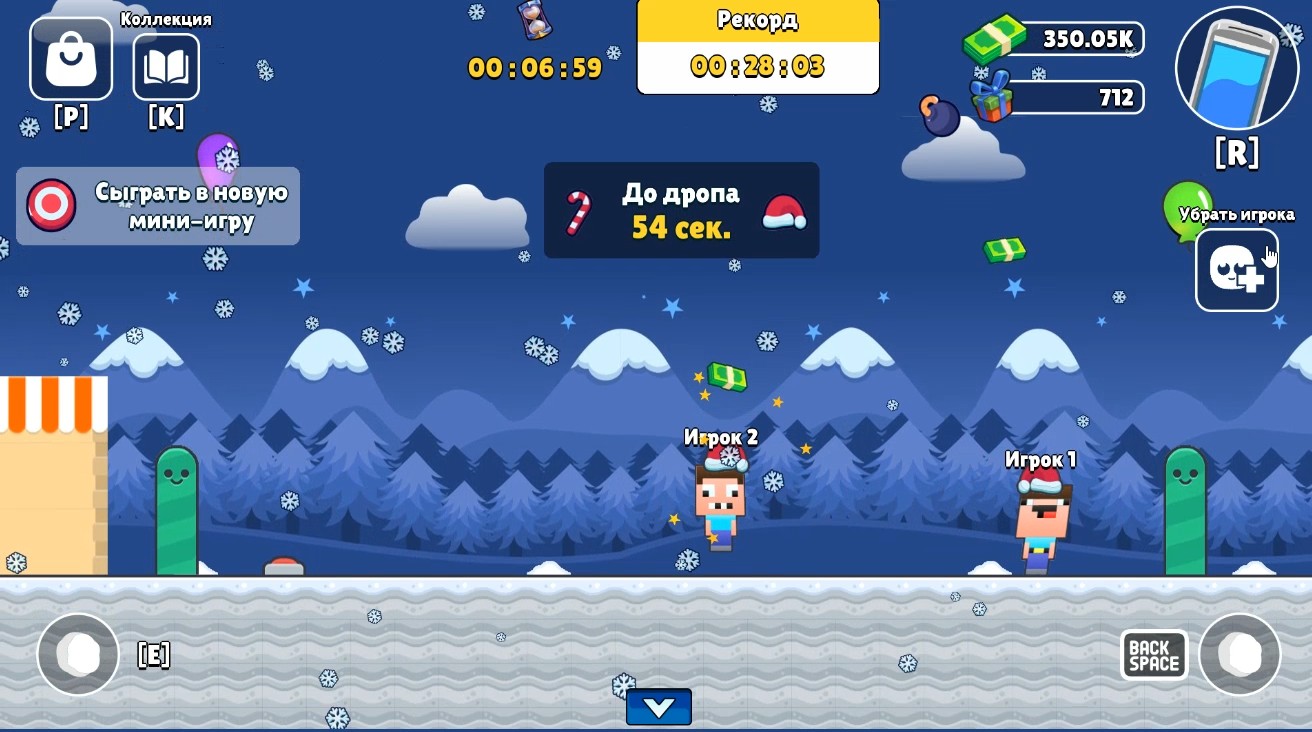Tap the phone icon labeled [R]

pyautogui.click(x=1237, y=68)
